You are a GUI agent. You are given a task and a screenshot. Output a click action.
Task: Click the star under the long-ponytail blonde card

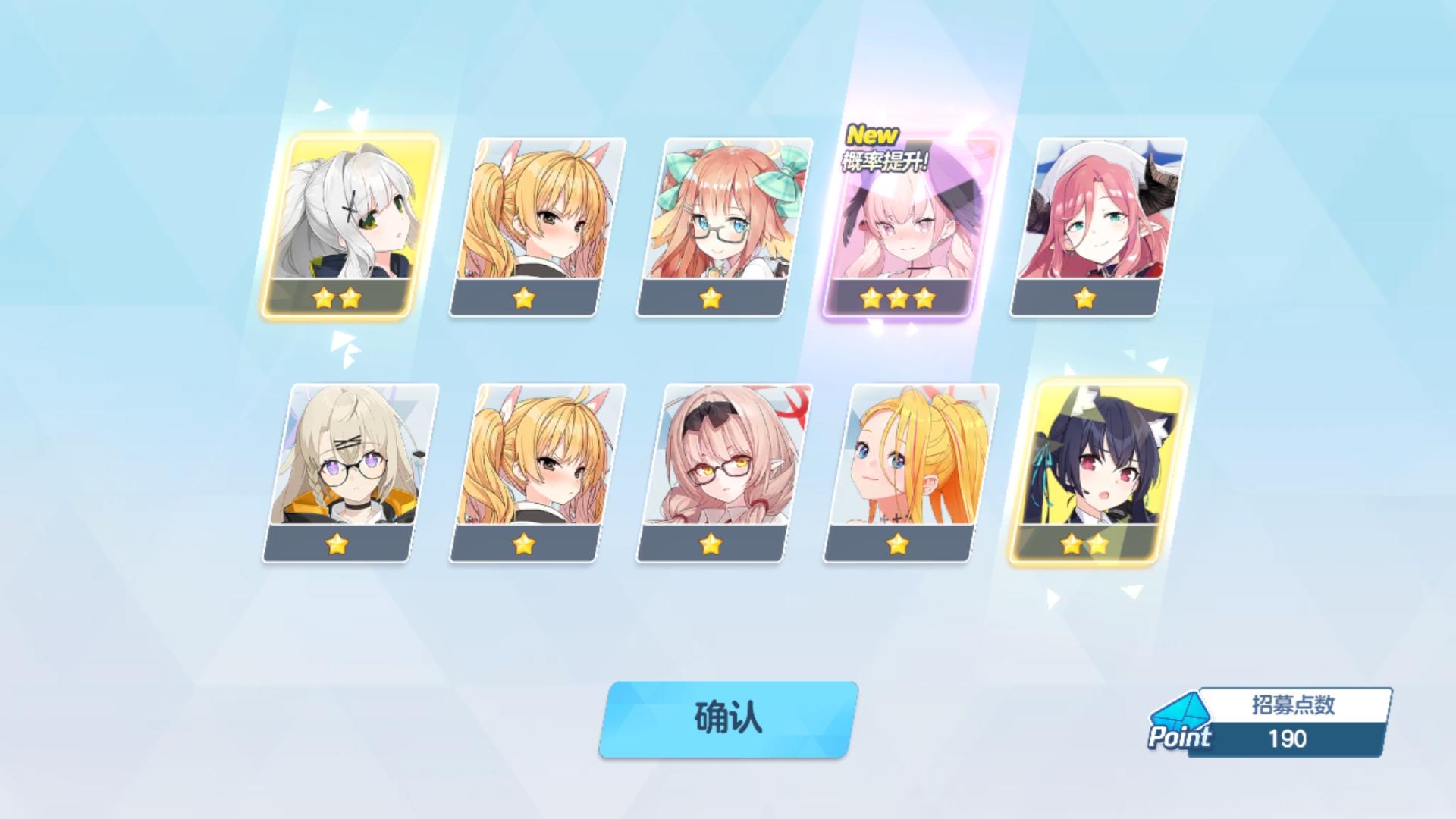tap(899, 545)
